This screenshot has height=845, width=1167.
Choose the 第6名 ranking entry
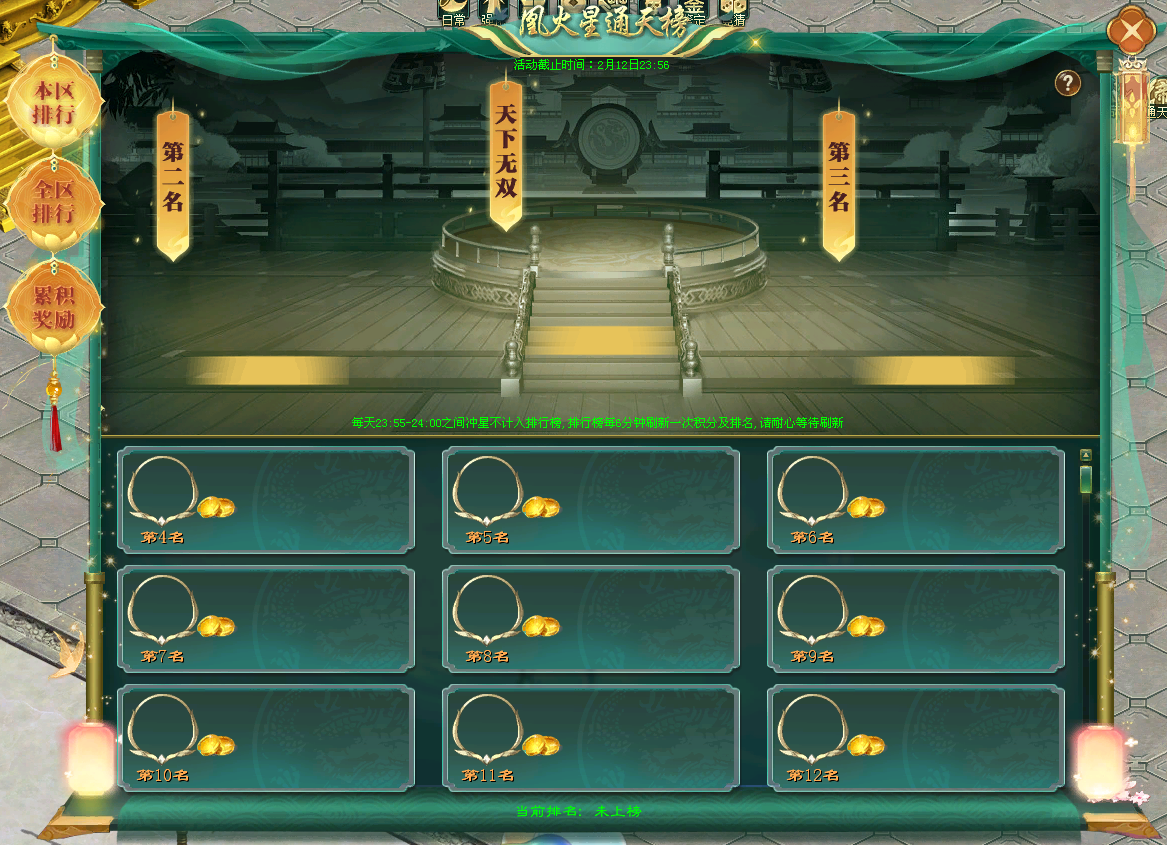pyautogui.click(x=915, y=499)
